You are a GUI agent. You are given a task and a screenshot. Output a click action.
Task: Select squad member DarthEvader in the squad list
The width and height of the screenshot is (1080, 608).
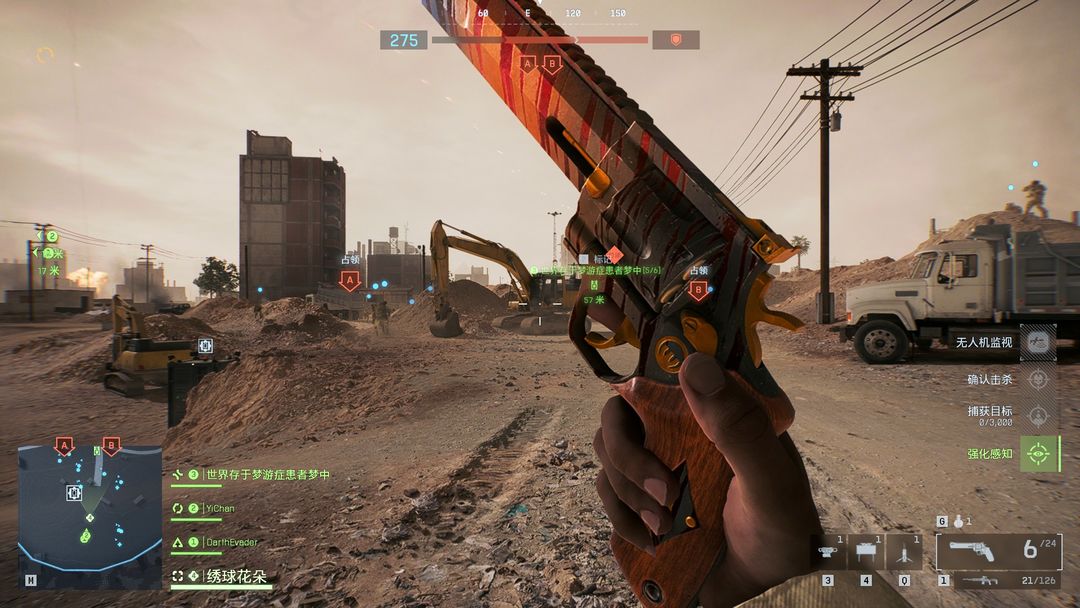[231, 542]
